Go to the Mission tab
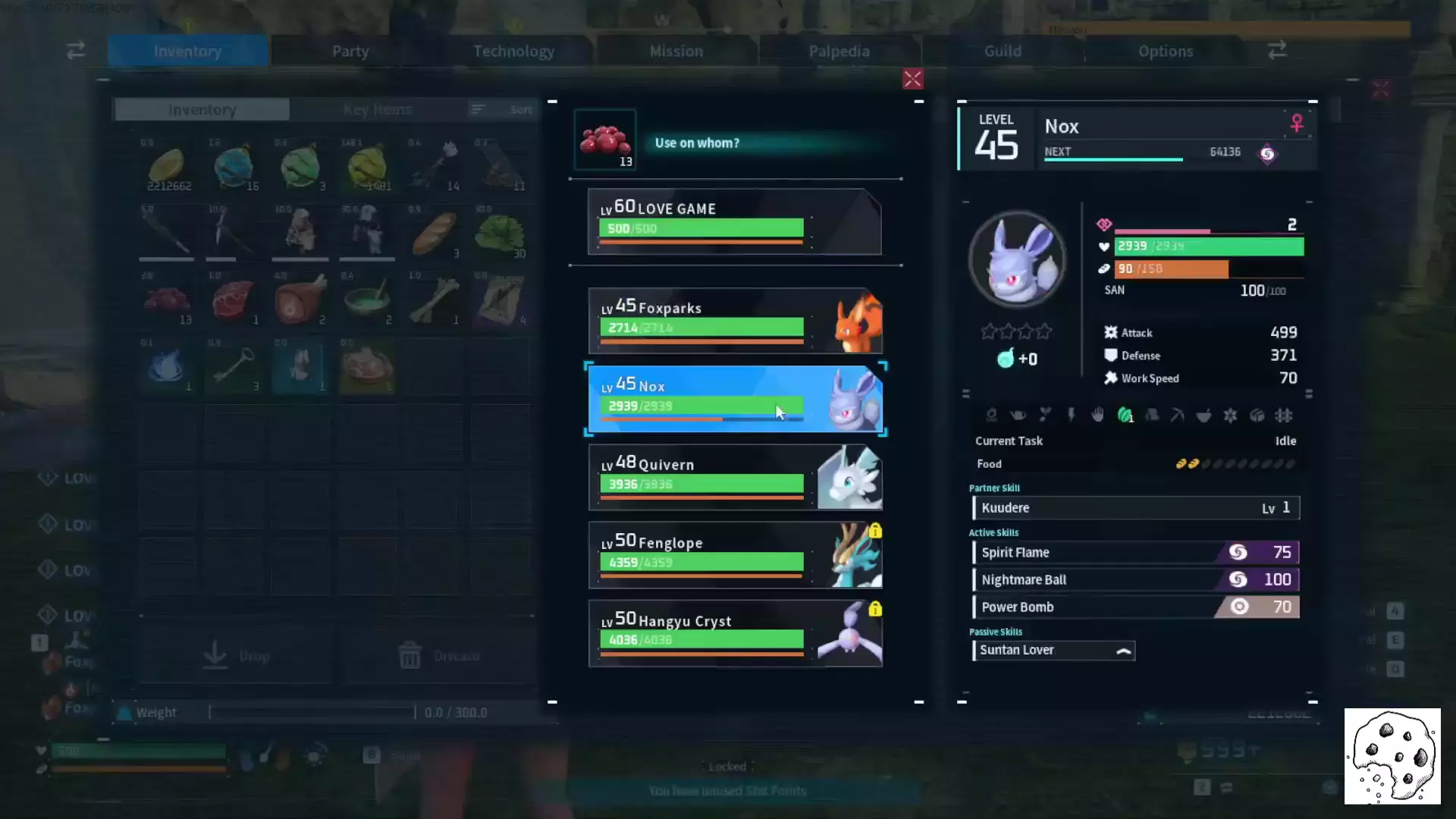1456x819 pixels. [x=676, y=51]
